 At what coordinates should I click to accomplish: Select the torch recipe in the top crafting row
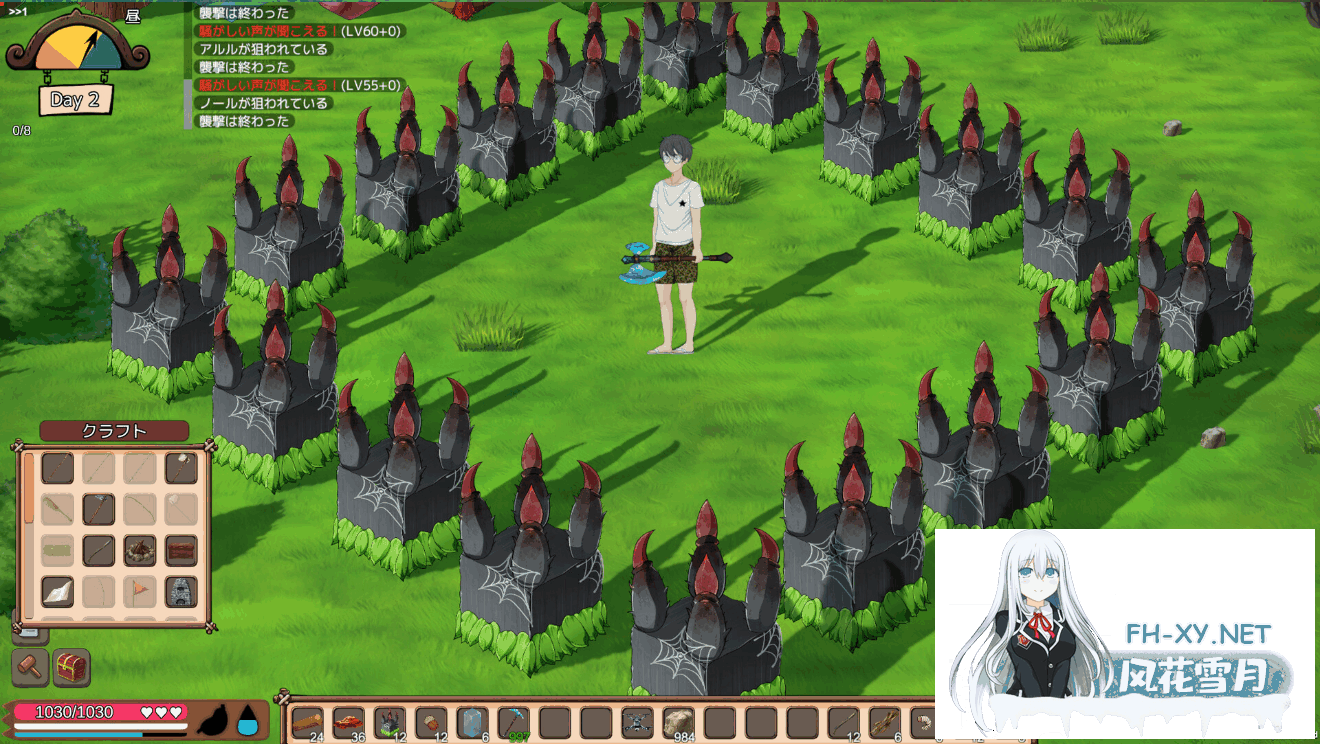coord(180,467)
